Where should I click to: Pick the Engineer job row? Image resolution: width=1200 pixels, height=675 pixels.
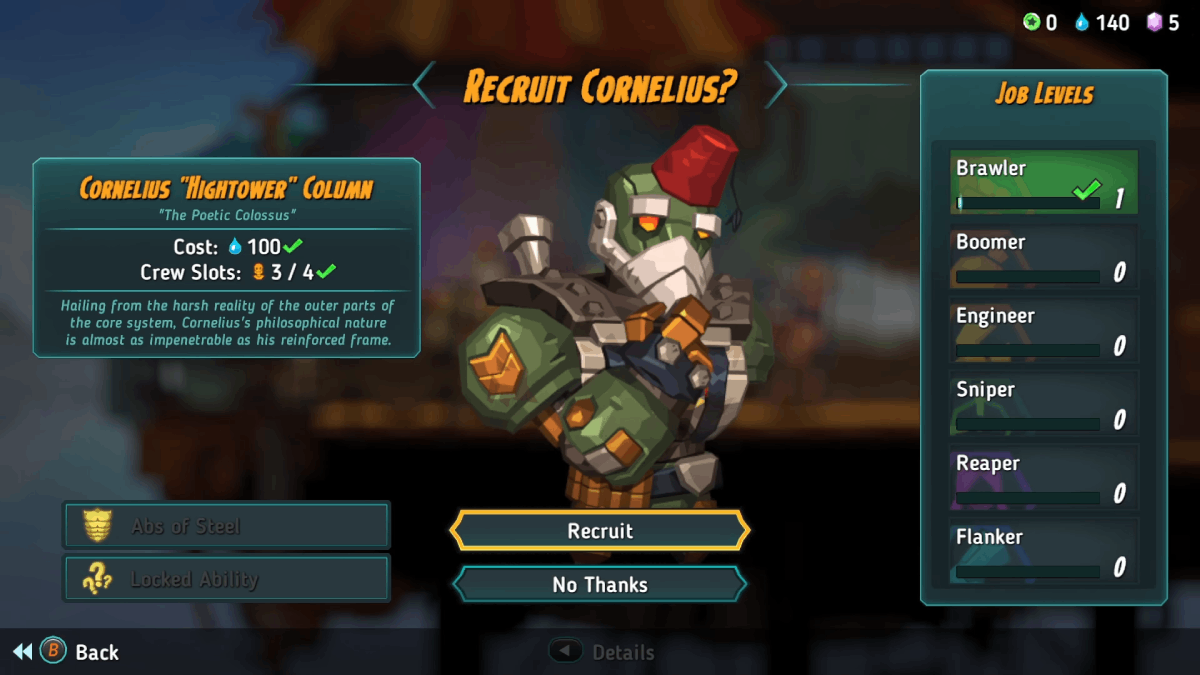pos(1043,331)
